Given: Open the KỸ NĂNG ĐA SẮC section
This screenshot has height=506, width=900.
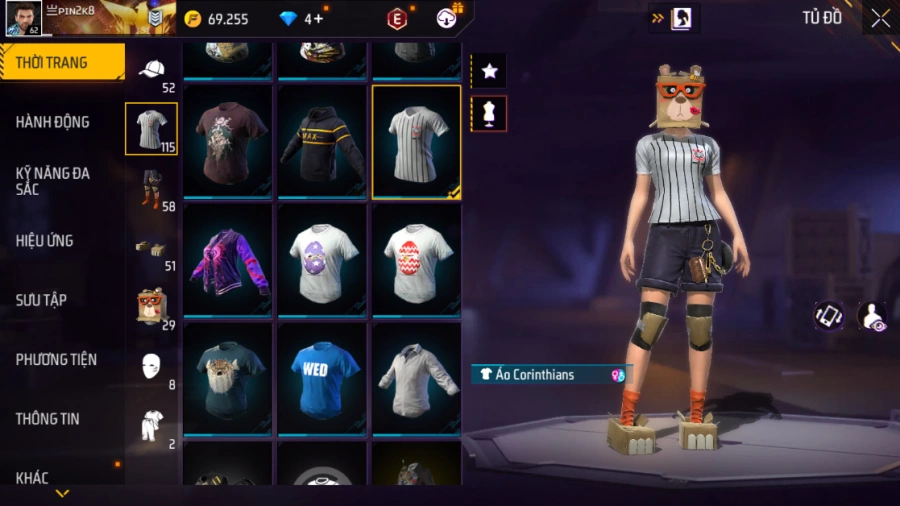Looking at the screenshot, I should [x=60, y=181].
